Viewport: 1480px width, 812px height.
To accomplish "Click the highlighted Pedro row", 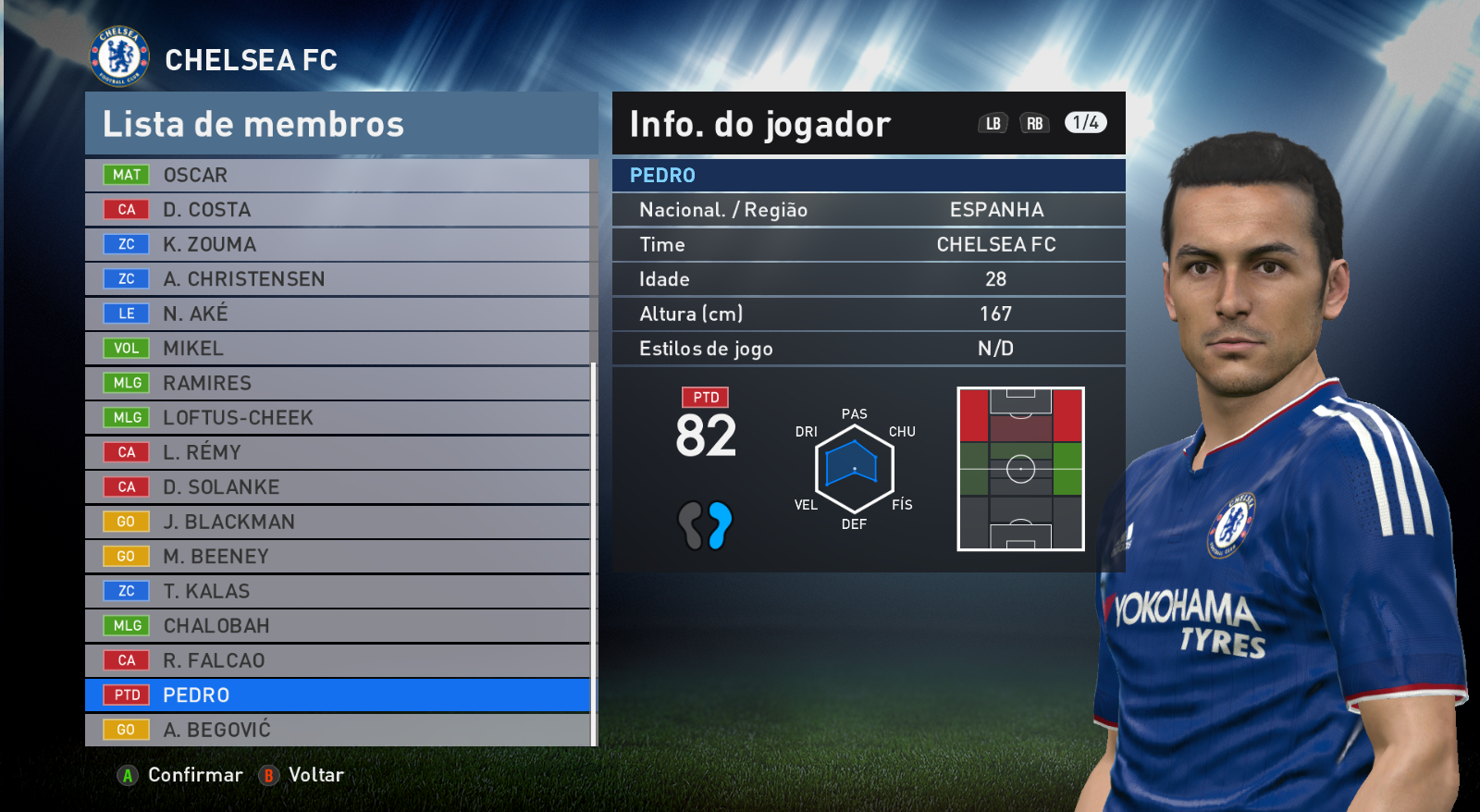I will (338, 695).
